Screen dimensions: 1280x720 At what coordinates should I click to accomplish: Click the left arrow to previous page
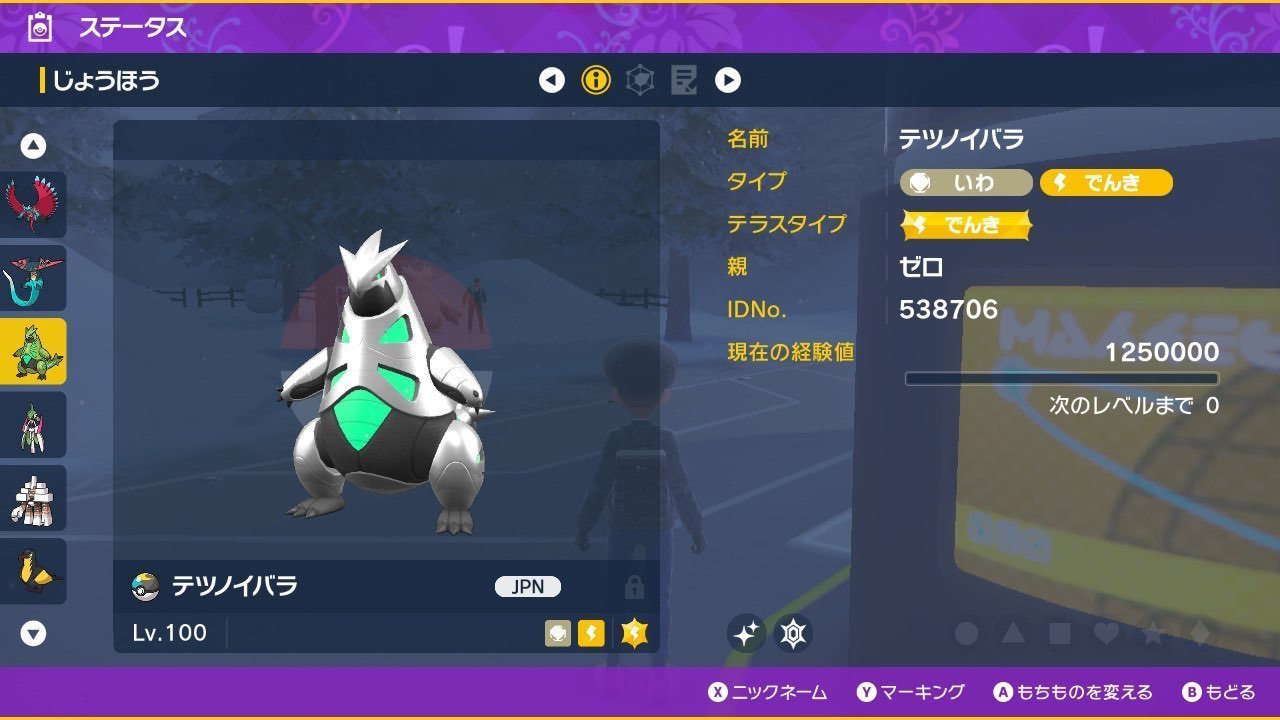click(551, 80)
